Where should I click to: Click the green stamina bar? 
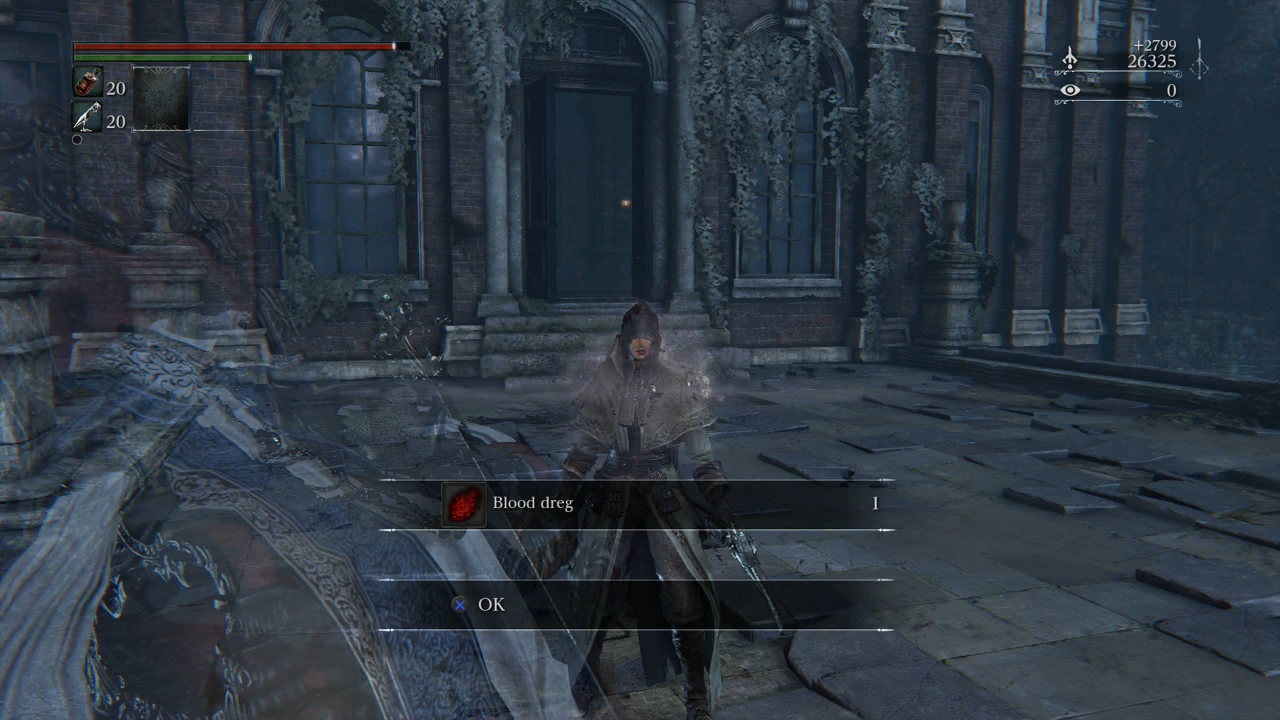(x=160, y=56)
